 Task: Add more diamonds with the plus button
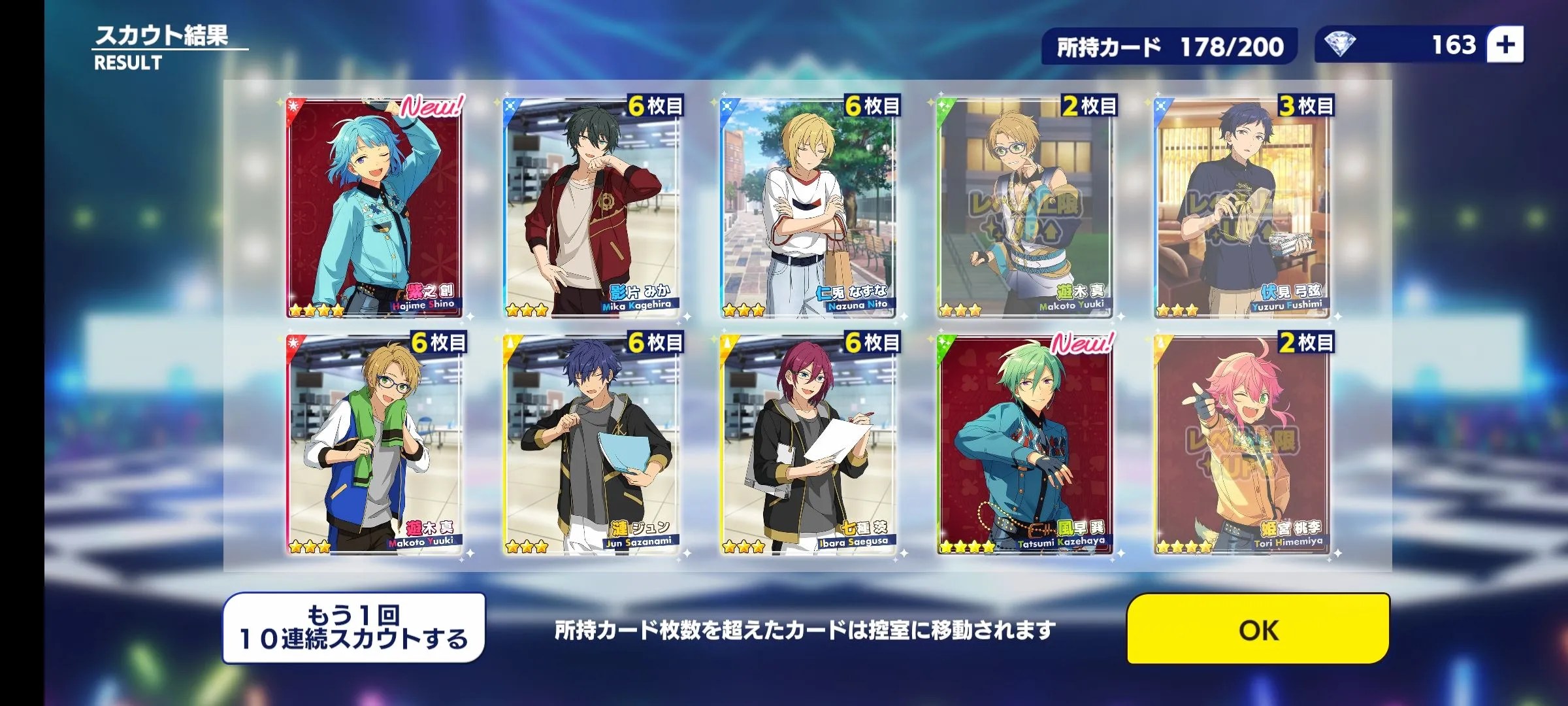point(1505,45)
